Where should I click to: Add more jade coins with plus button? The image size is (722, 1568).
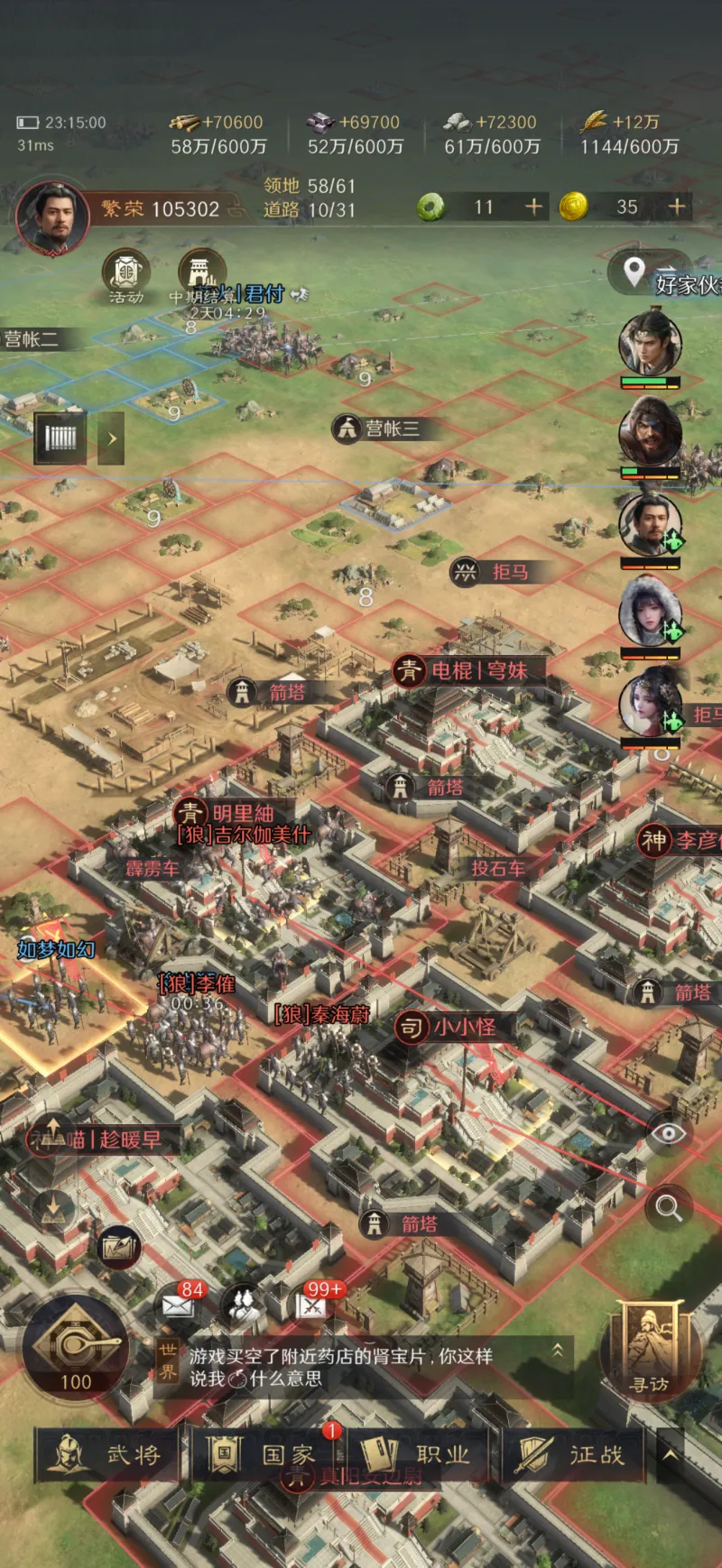534,208
